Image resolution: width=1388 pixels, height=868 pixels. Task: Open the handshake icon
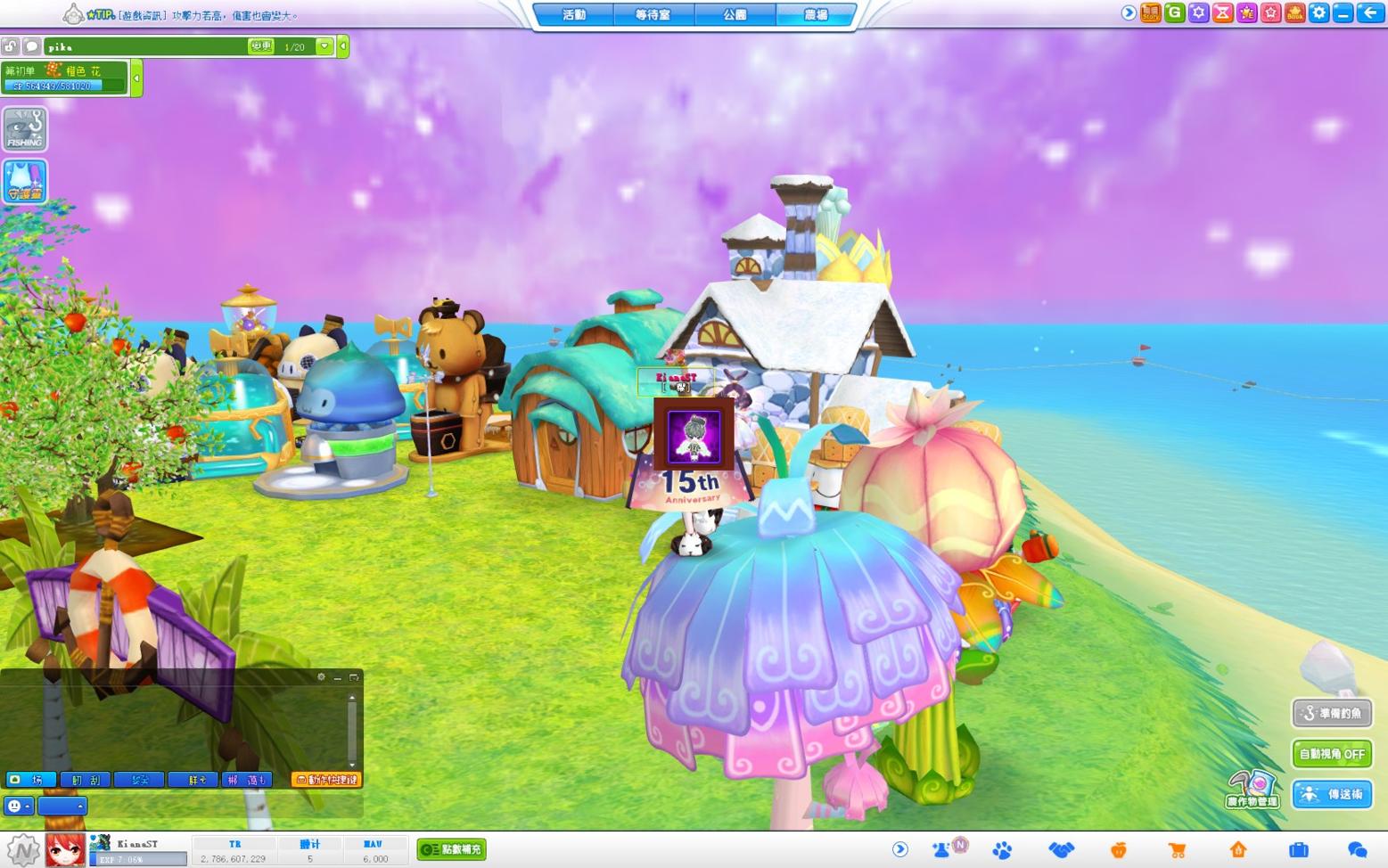(1061, 850)
